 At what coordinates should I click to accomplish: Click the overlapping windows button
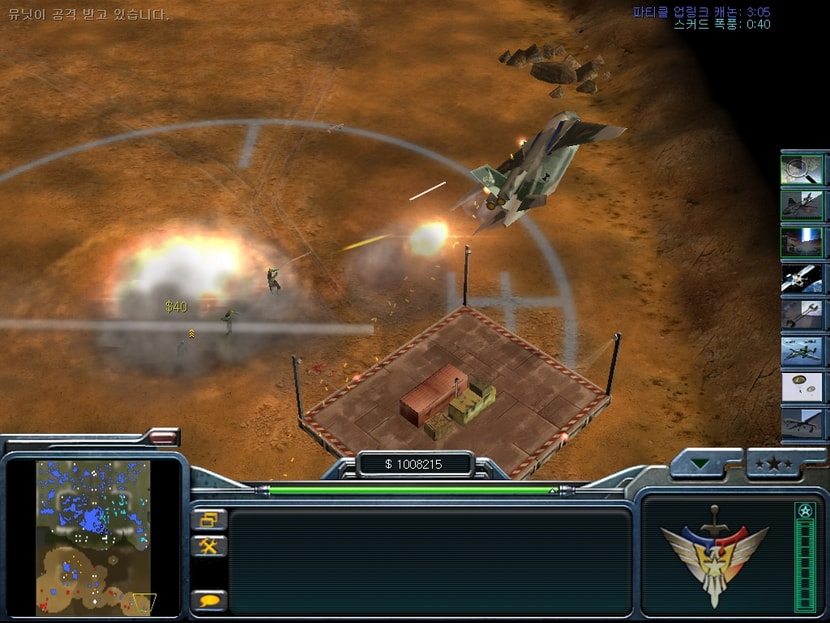[211, 520]
